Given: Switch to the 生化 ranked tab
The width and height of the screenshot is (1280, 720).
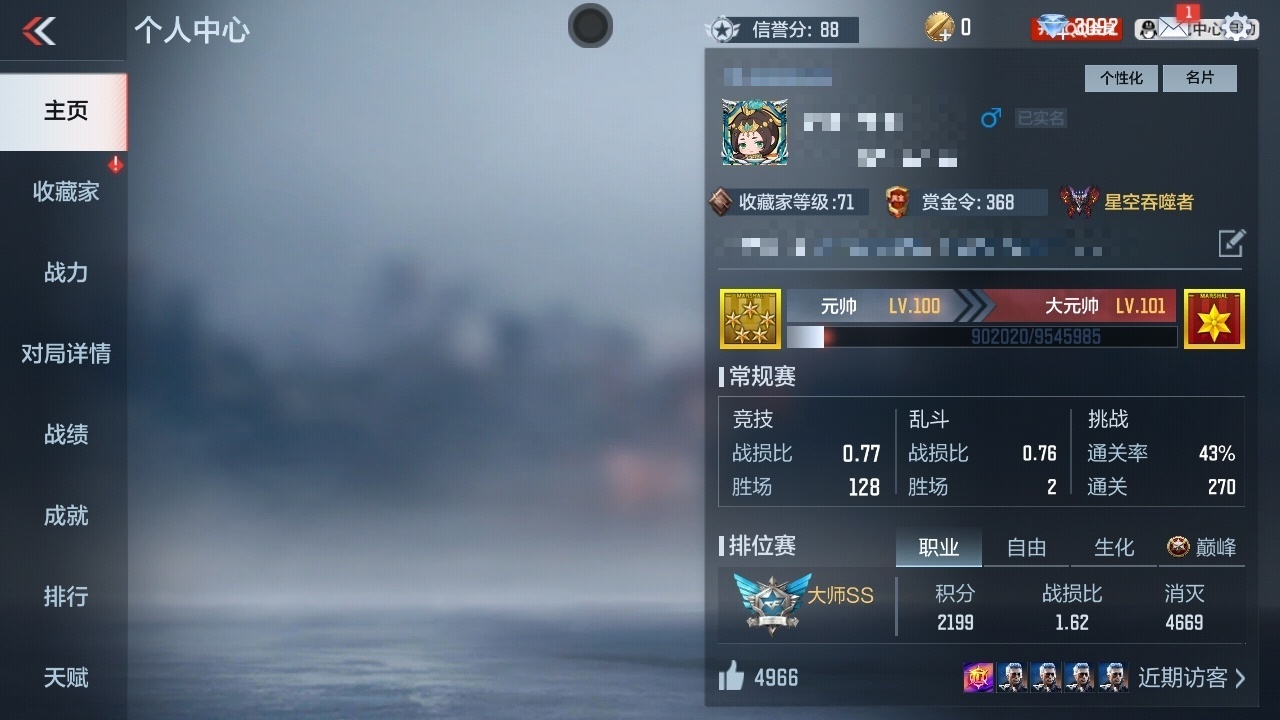Looking at the screenshot, I should [1113, 548].
